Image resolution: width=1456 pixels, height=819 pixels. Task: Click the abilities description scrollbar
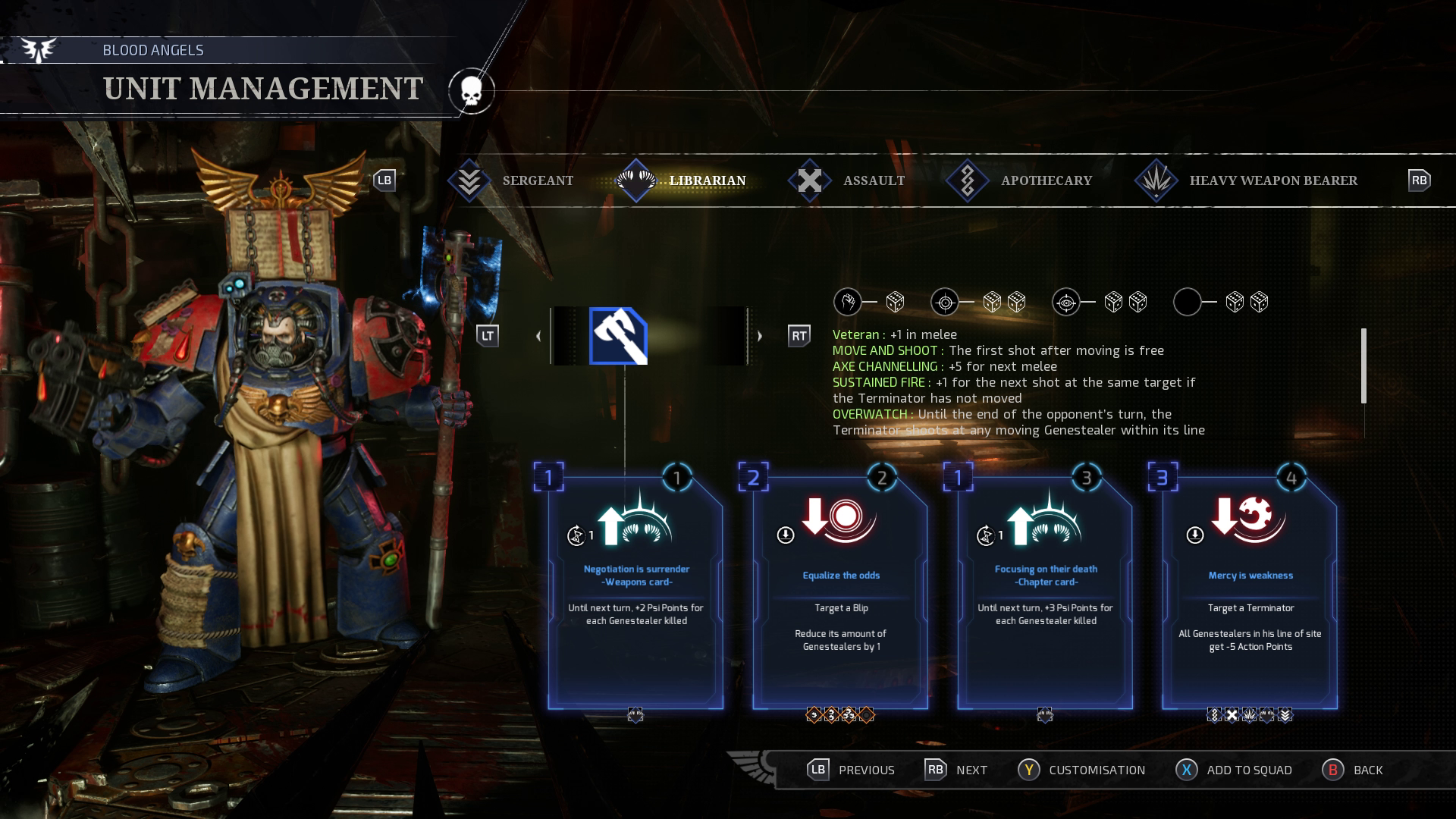[1363, 366]
